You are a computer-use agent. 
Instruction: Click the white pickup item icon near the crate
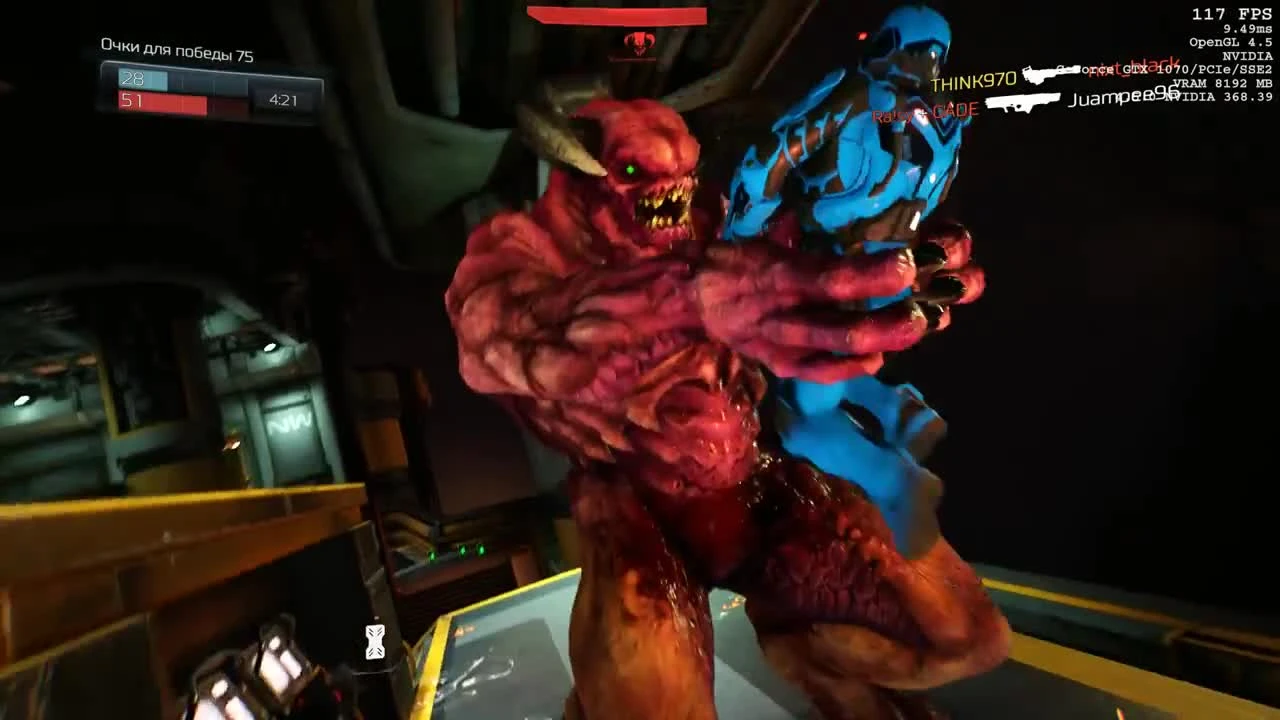point(374,641)
